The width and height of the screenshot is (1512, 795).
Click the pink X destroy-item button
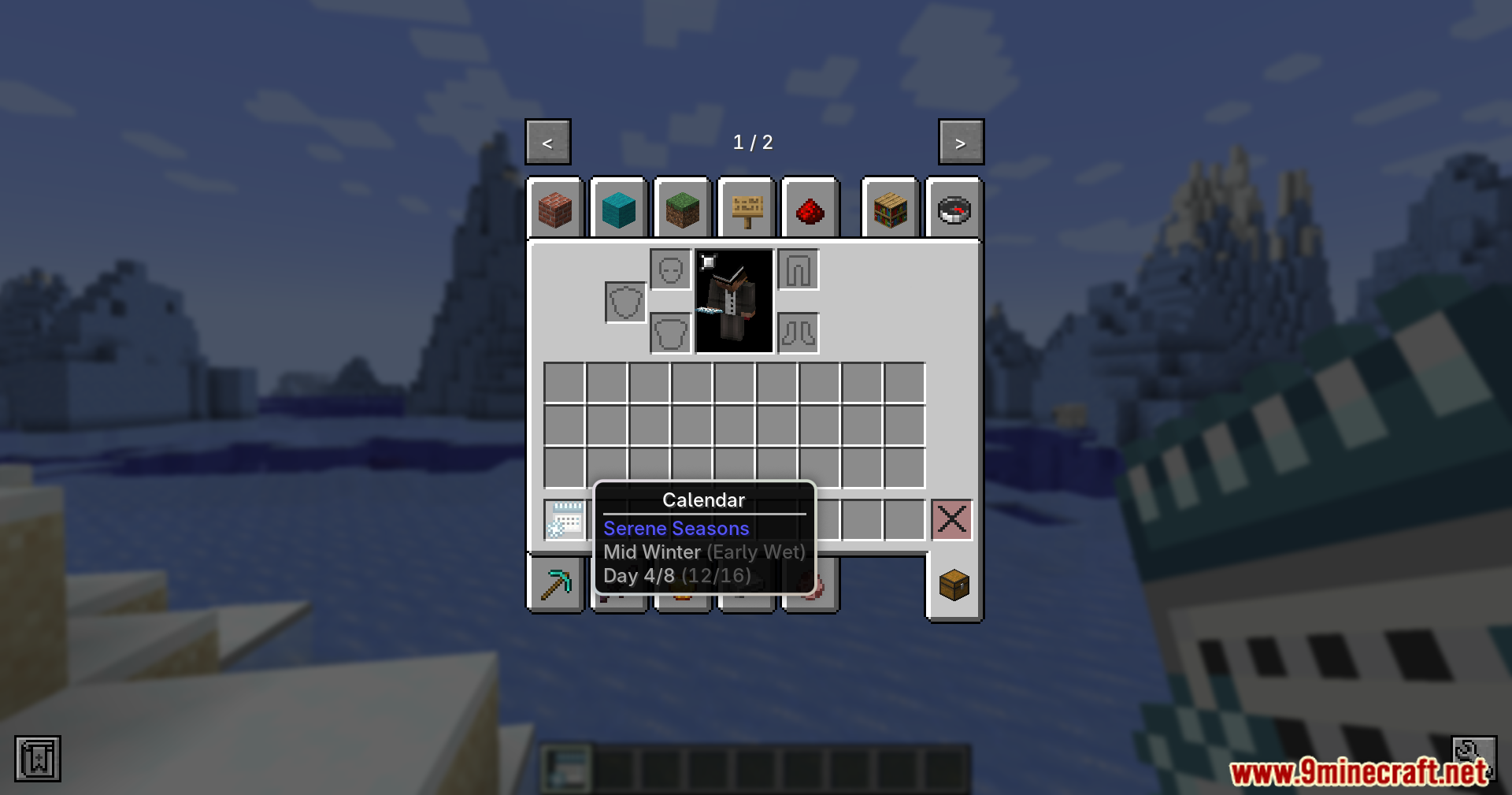pos(951,519)
